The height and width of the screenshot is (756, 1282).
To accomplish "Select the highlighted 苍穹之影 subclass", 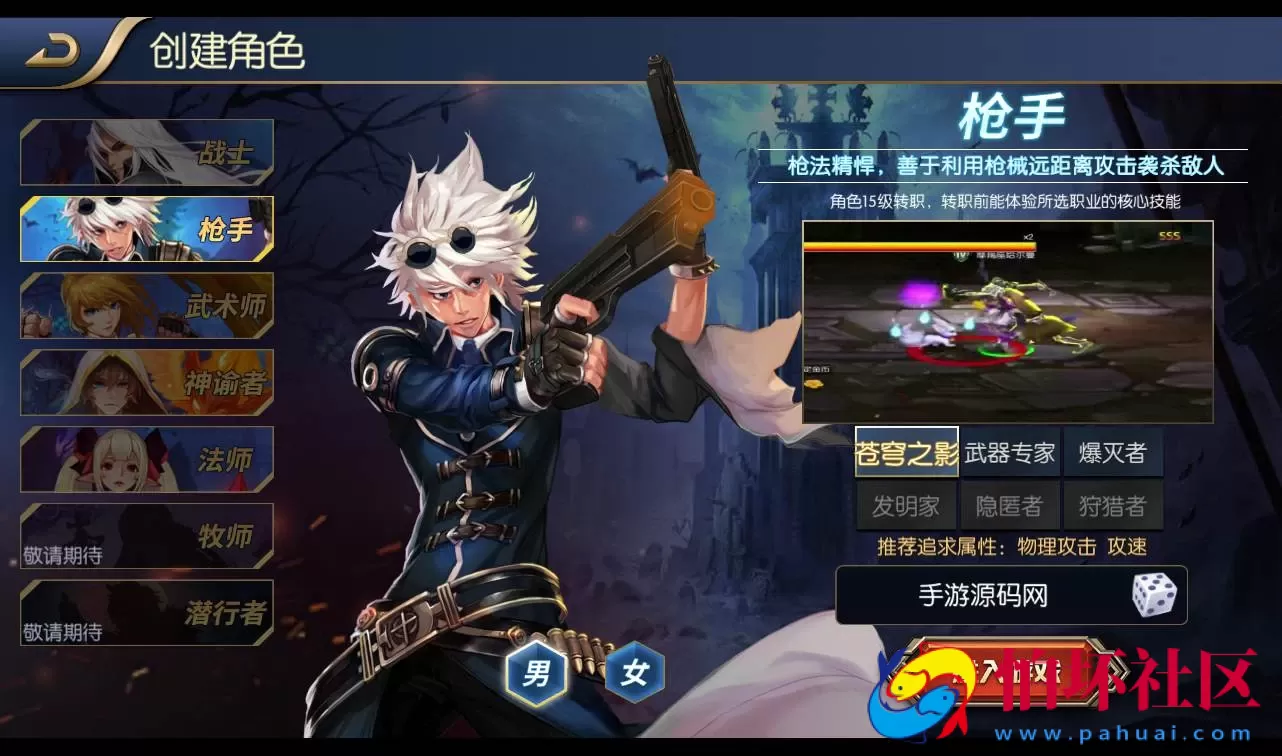I will (x=908, y=452).
